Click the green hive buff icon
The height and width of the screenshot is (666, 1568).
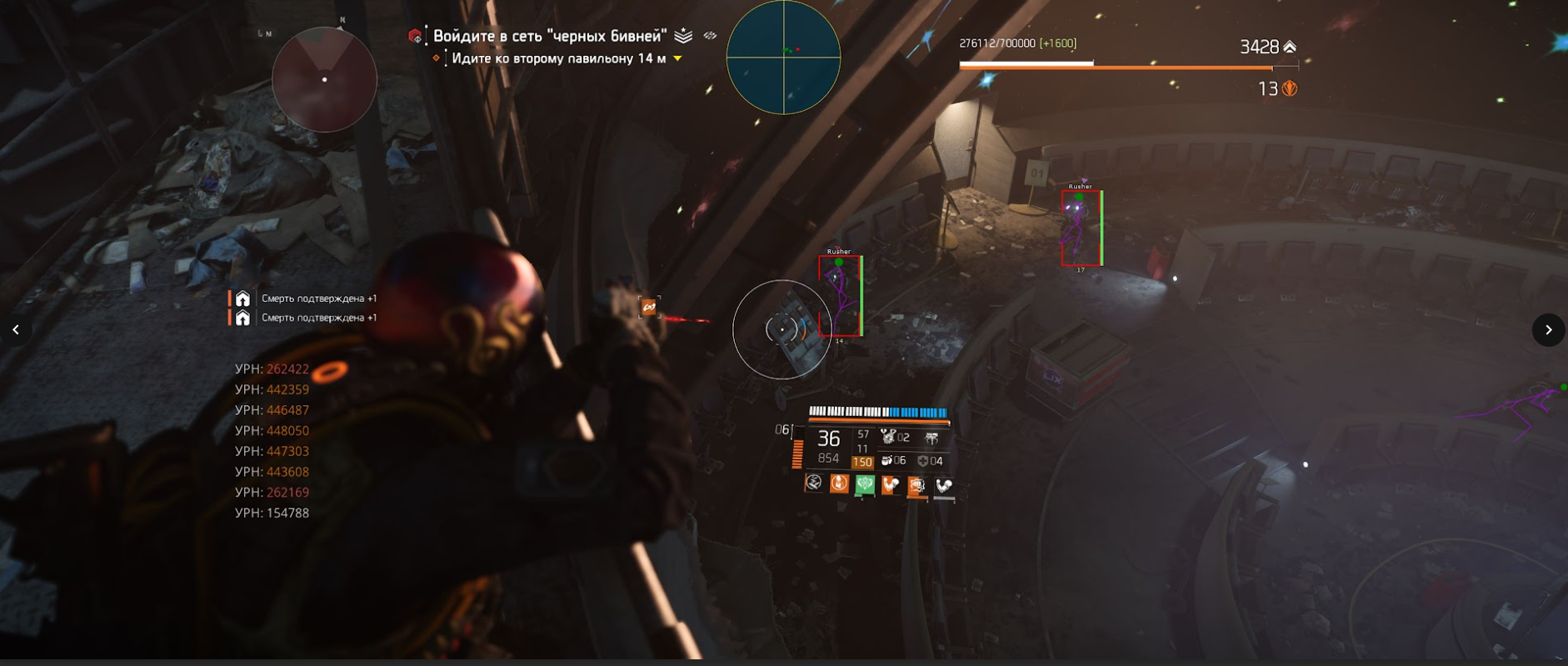click(865, 484)
